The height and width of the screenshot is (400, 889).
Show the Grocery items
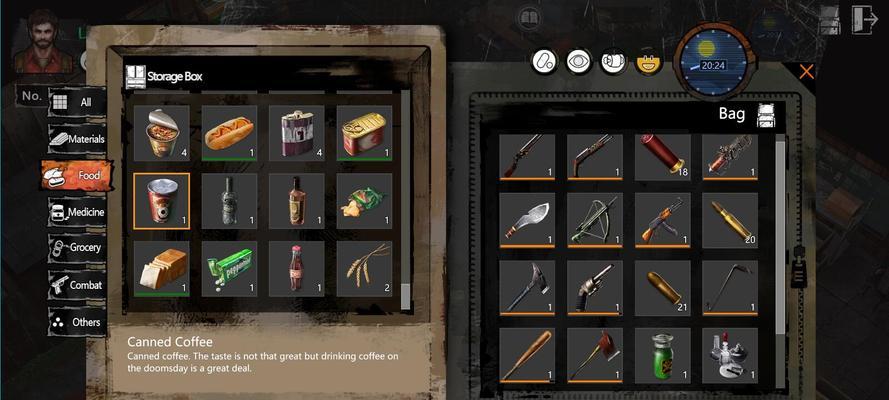(76, 248)
